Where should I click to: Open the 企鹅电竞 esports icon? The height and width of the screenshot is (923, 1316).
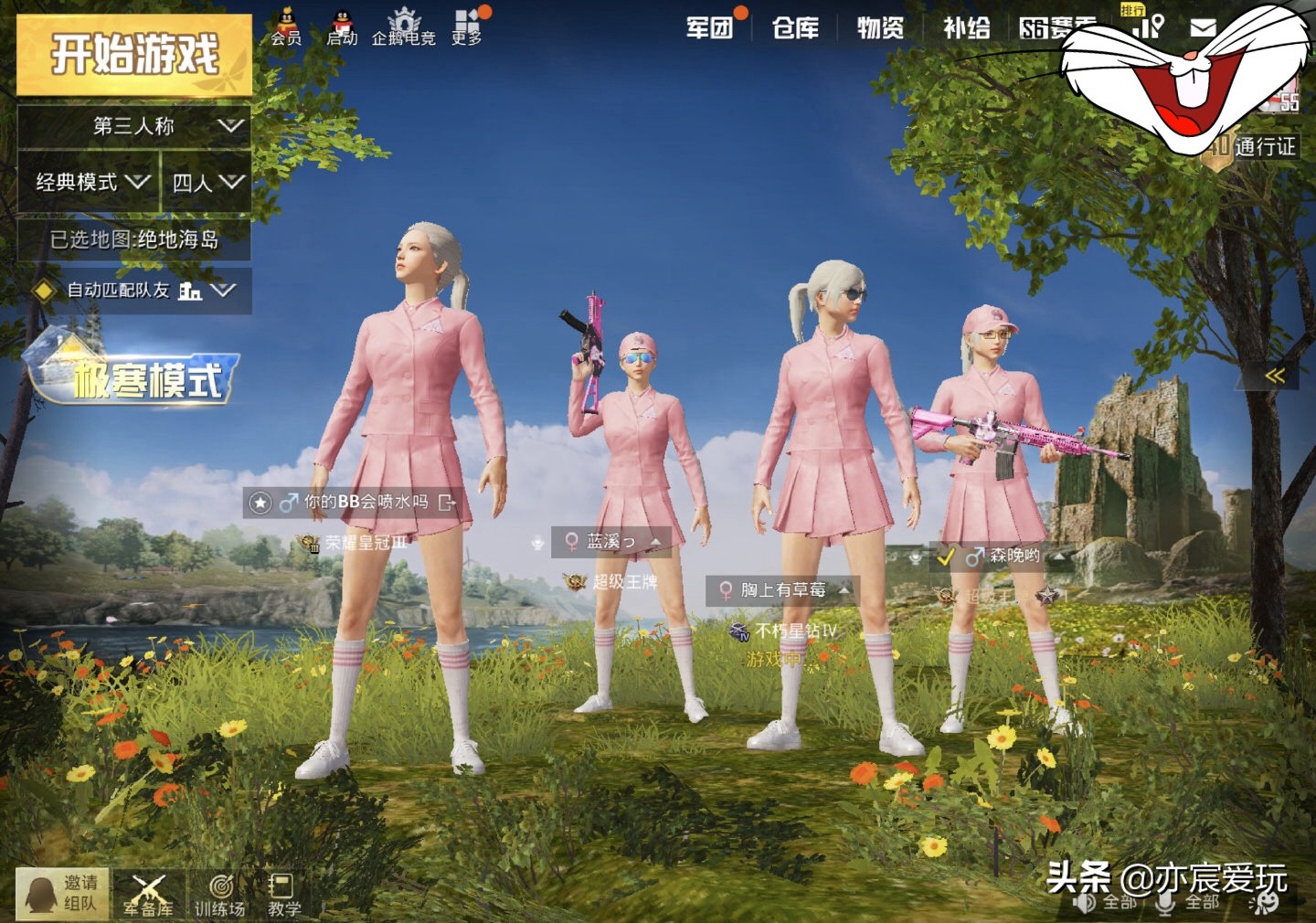click(x=403, y=27)
